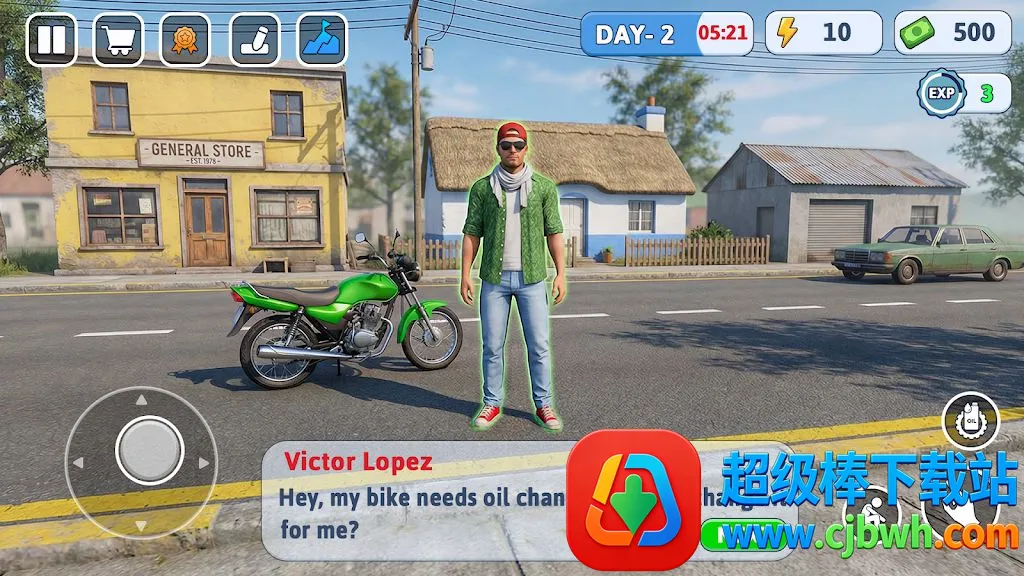Activate the oil change action button
The image size is (1024, 576).
coord(970,421)
